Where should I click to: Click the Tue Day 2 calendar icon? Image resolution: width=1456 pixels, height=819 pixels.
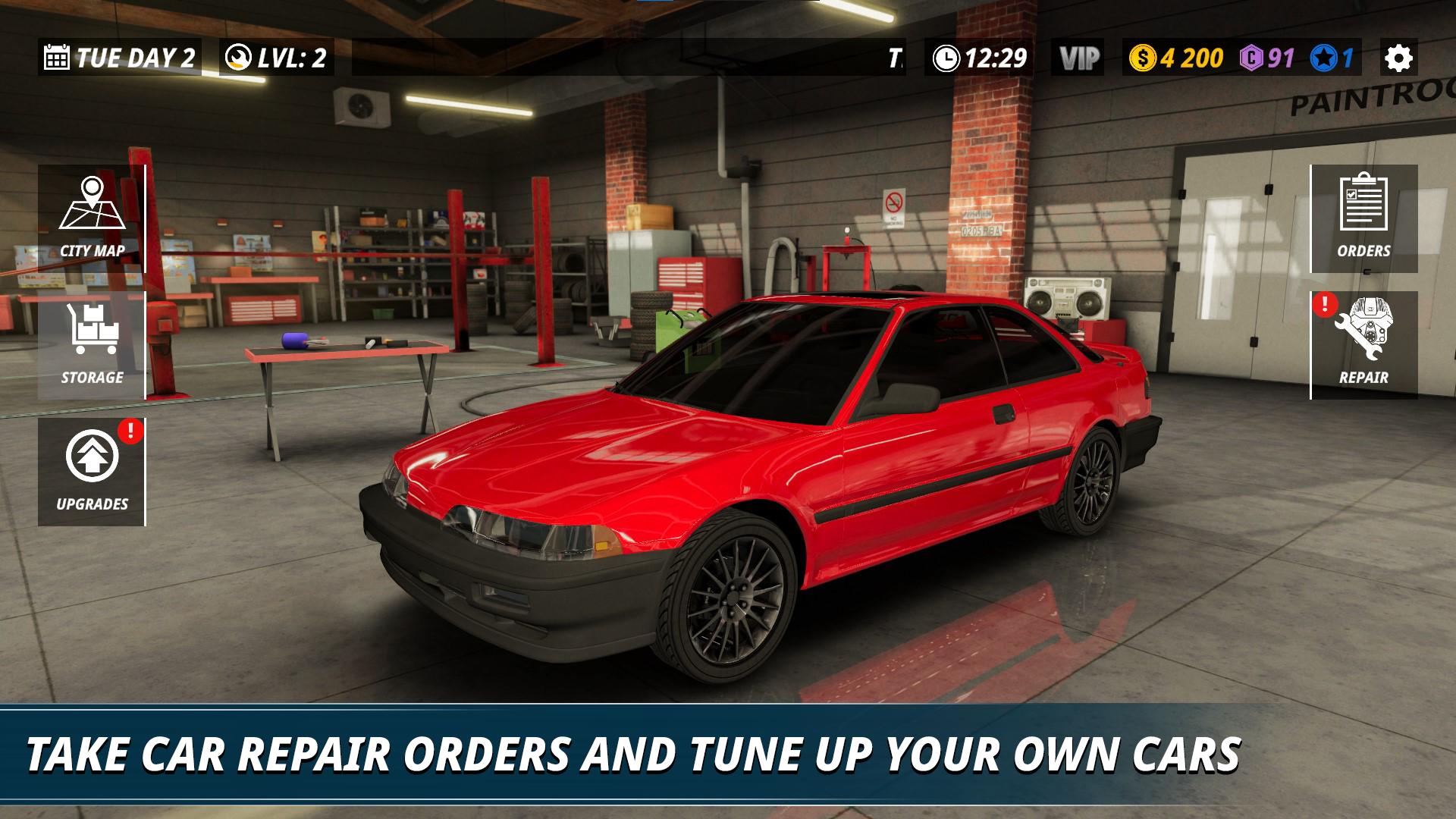point(57,57)
